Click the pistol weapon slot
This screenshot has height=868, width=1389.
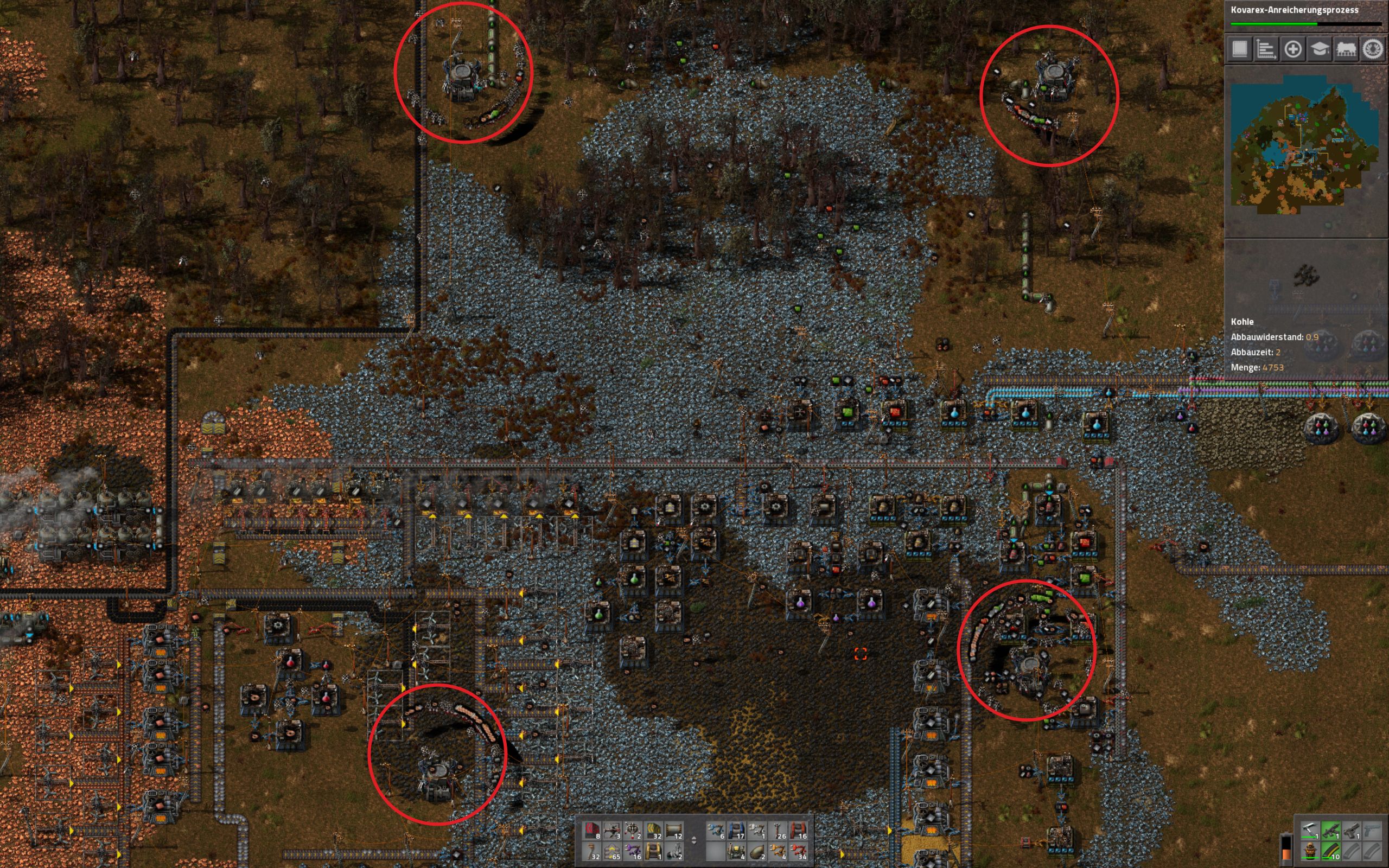1351,830
